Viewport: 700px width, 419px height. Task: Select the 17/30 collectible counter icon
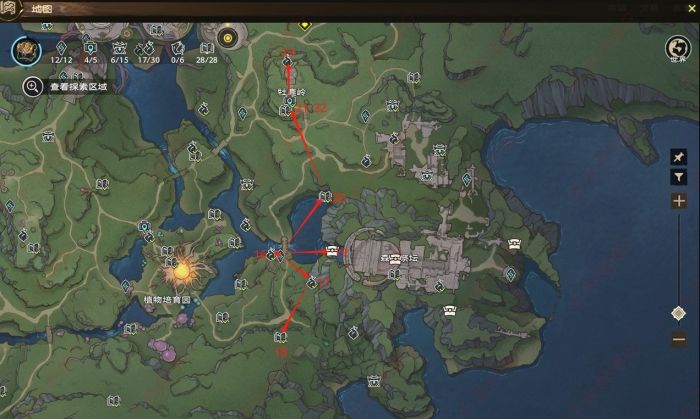tap(150, 50)
